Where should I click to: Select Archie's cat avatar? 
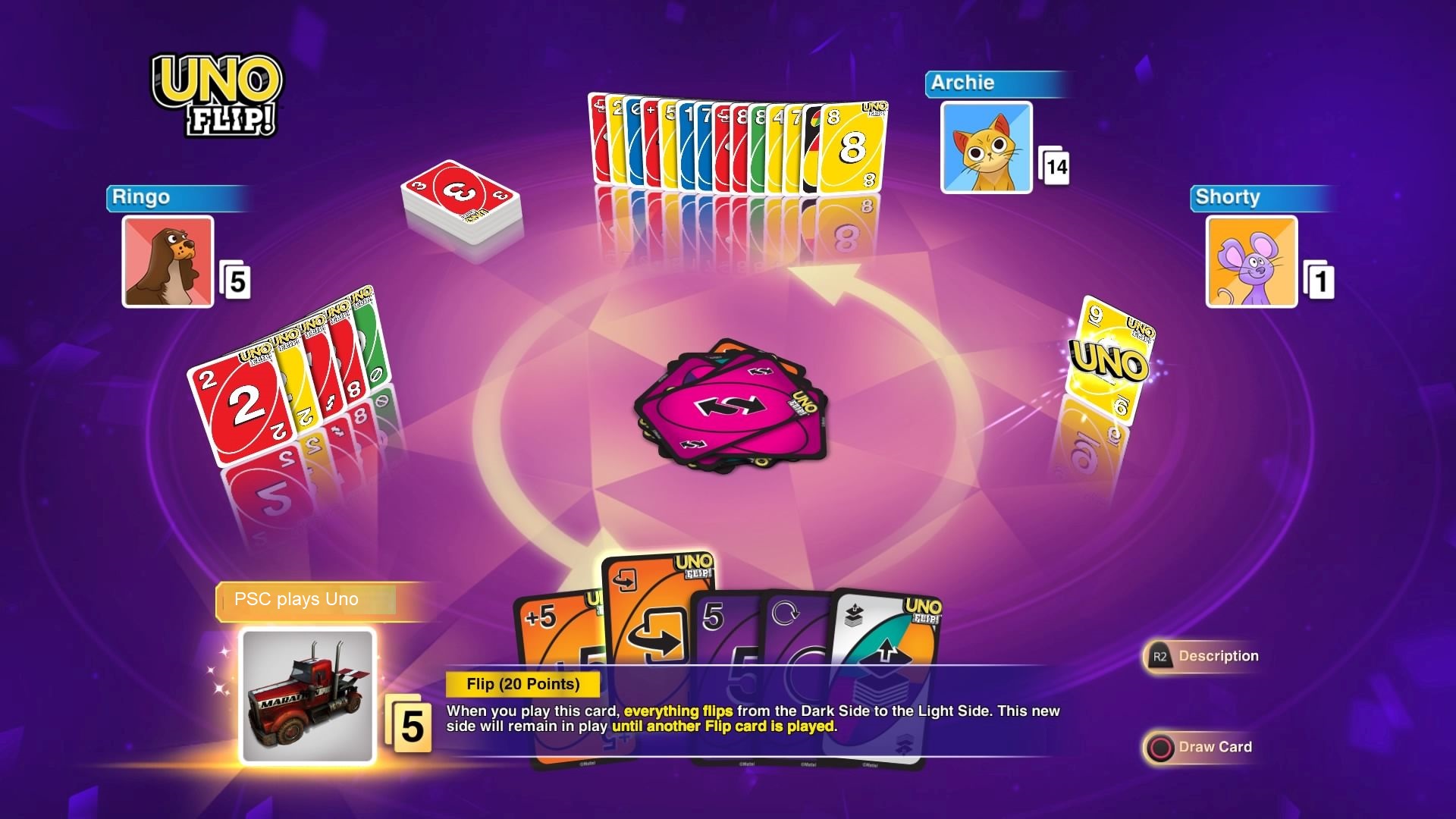click(x=986, y=148)
